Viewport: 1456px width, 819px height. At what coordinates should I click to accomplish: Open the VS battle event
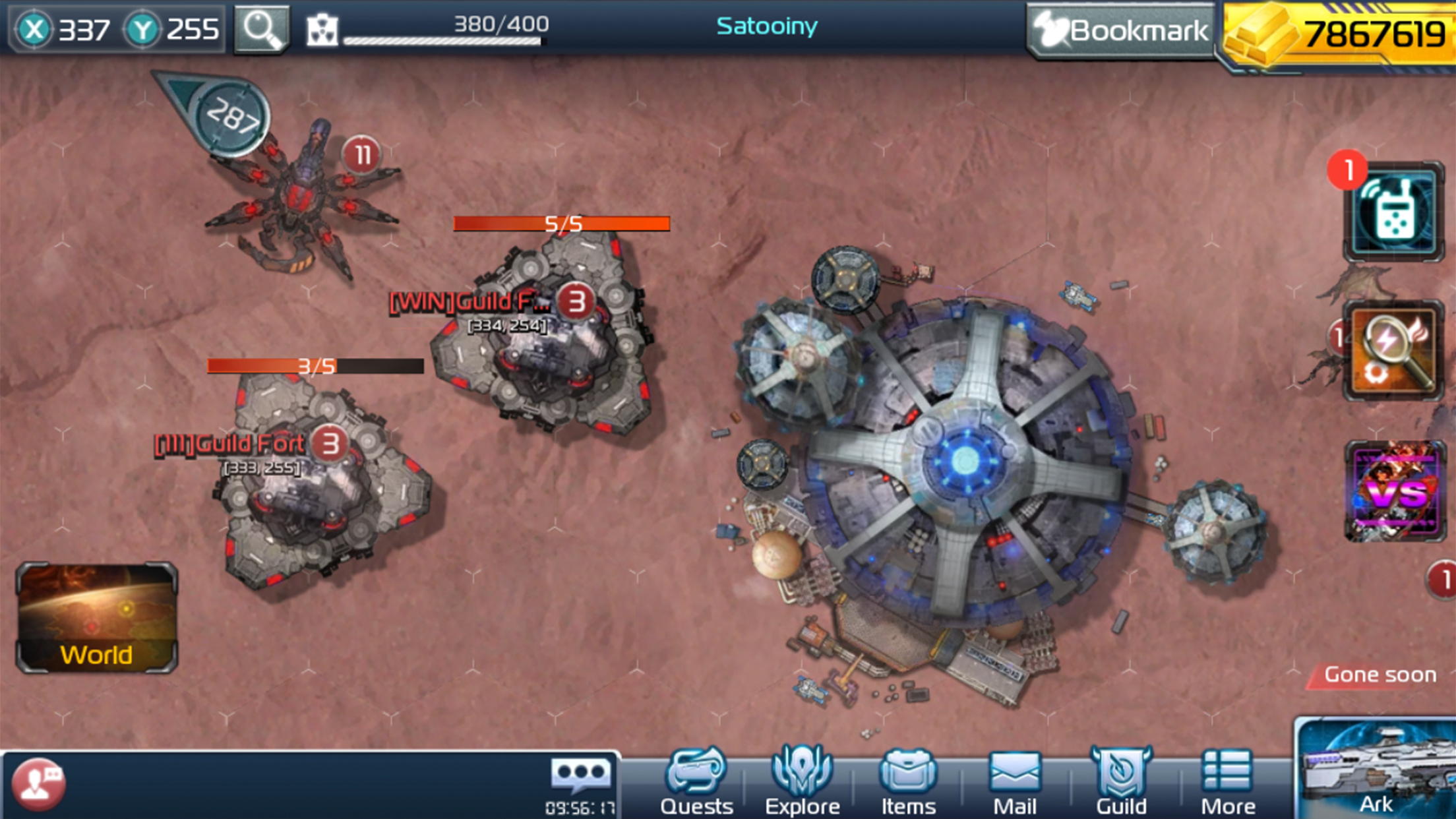pos(1395,491)
